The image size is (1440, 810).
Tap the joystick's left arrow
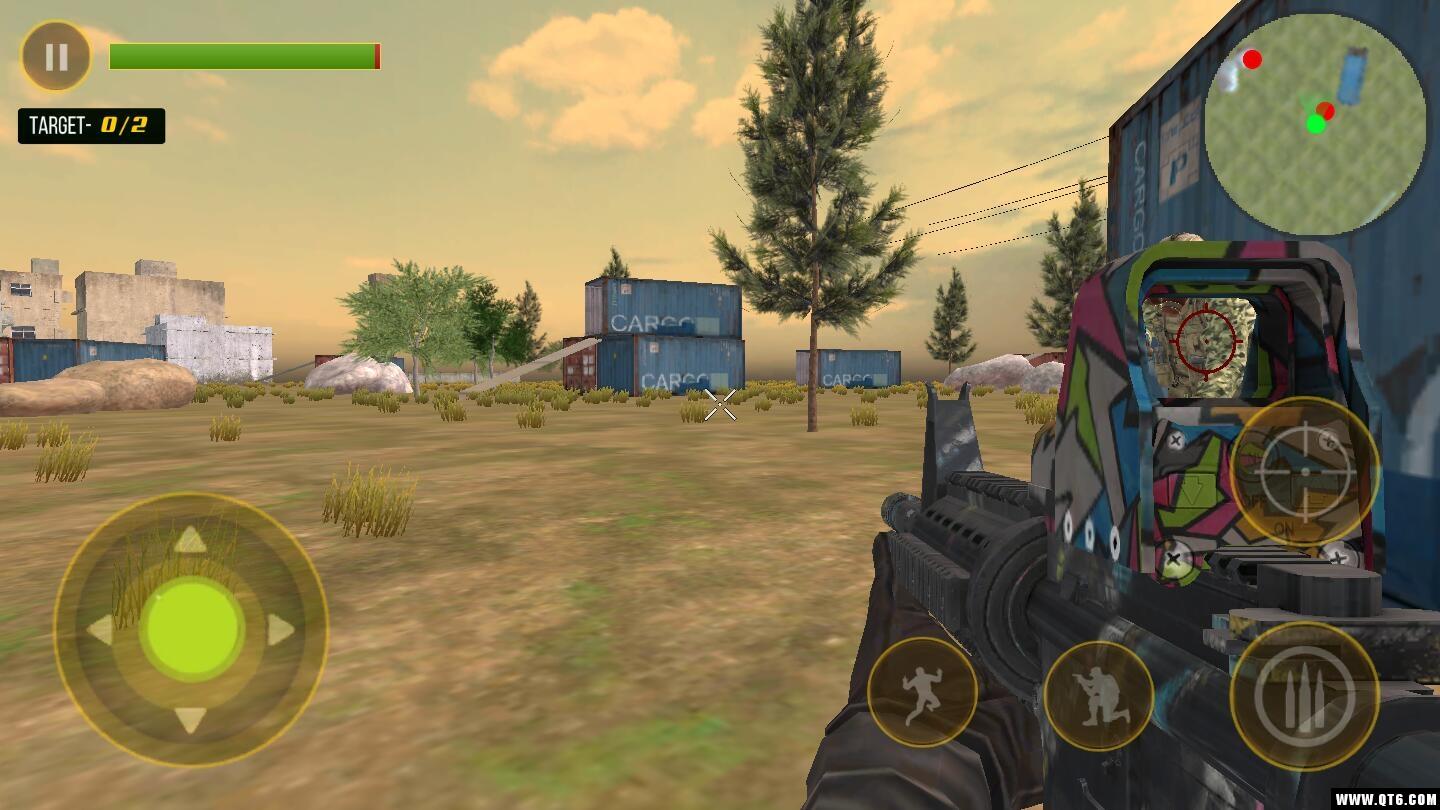[101, 630]
